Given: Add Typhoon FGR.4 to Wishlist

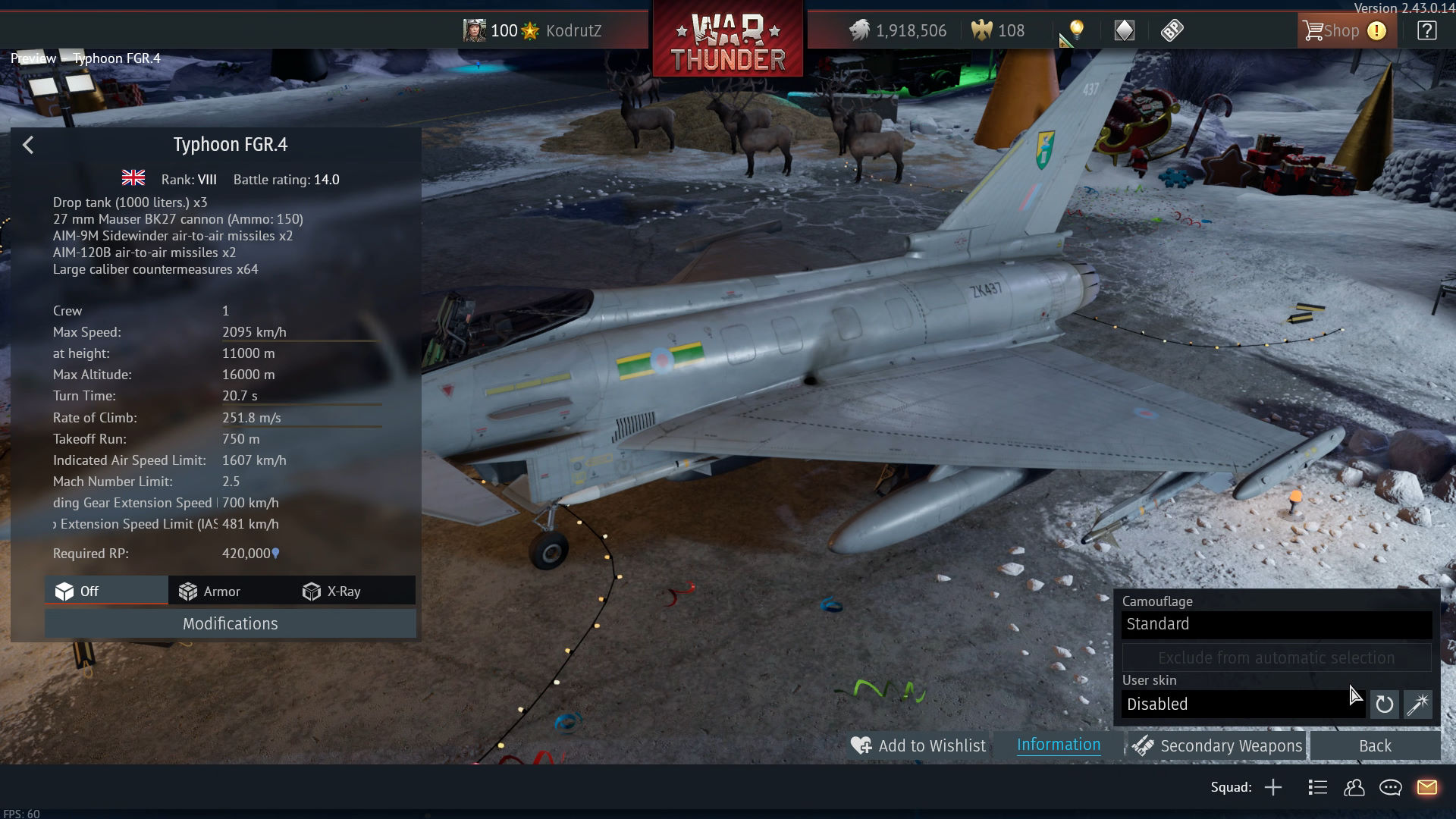Looking at the screenshot, I should tap(918, 746).
